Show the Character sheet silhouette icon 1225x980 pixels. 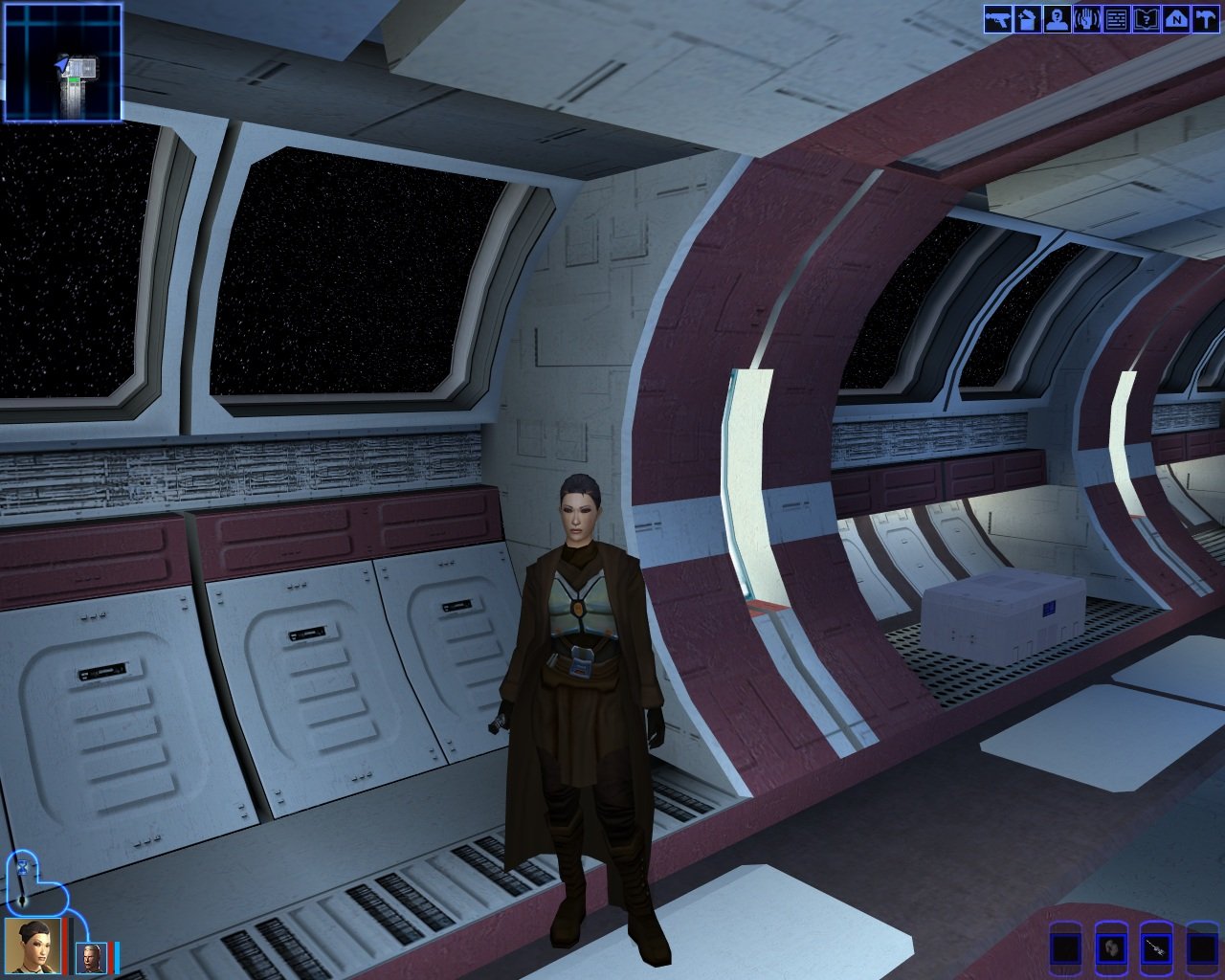tap(1058, 18)
